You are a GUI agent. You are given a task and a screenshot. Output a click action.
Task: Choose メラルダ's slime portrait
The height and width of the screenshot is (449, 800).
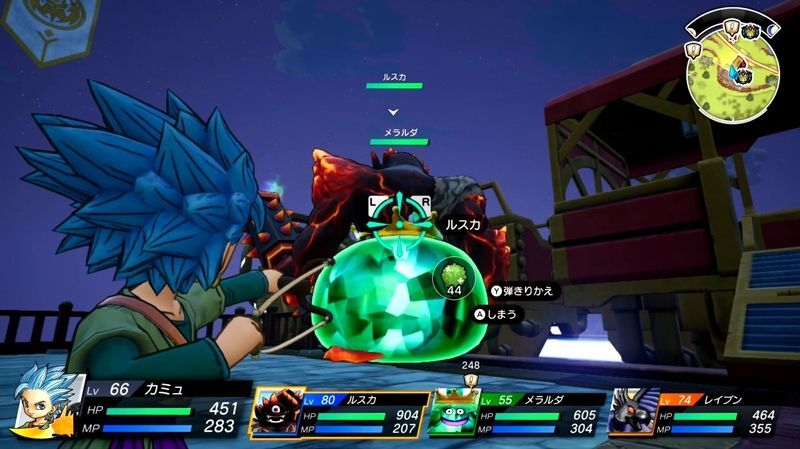452,412
